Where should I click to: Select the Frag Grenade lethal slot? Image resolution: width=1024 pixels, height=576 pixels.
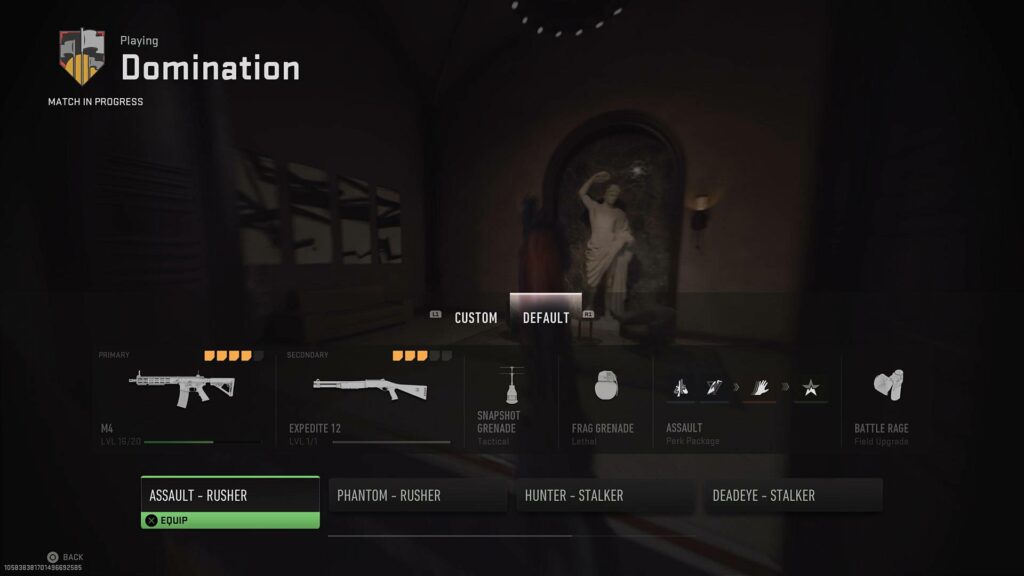point(603,398)
